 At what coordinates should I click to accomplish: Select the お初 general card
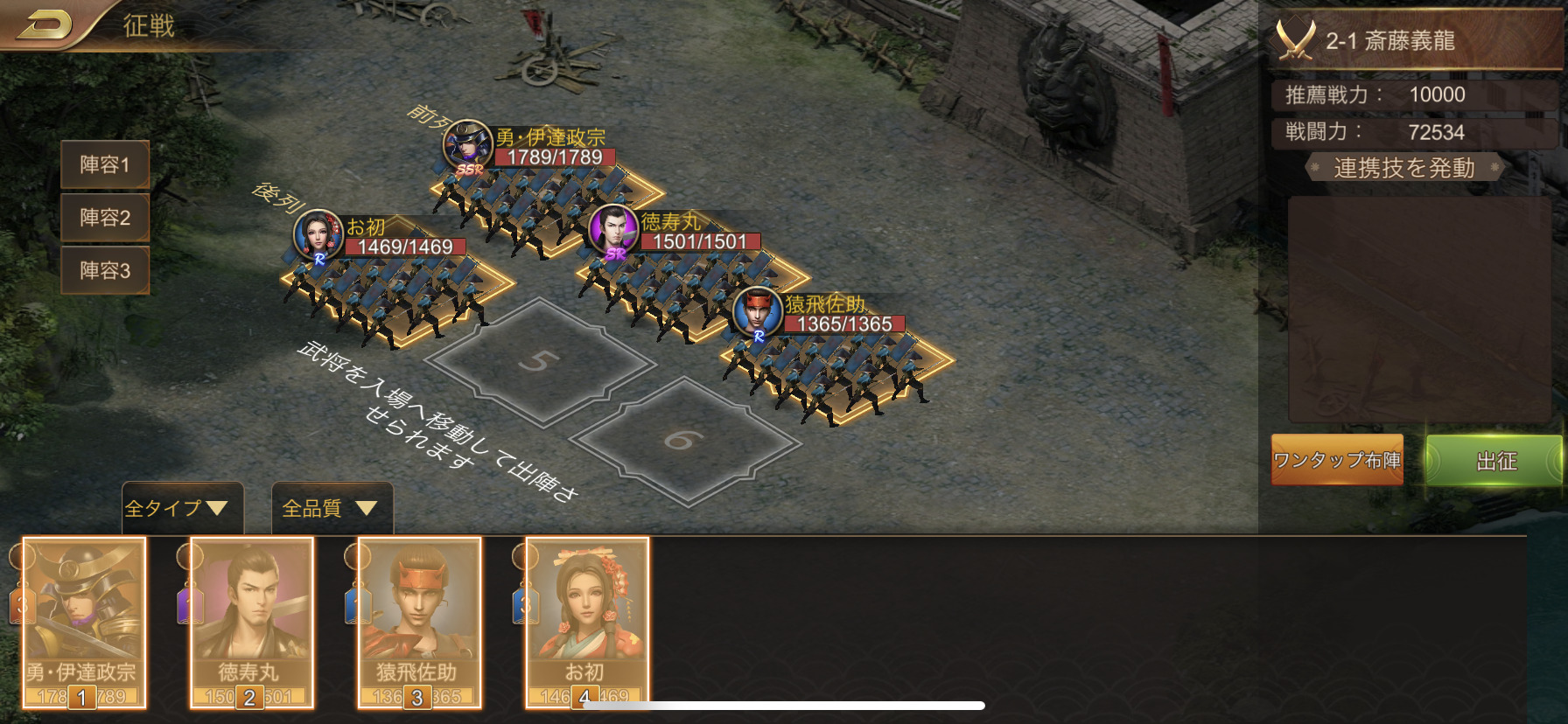tap(586, 621)
